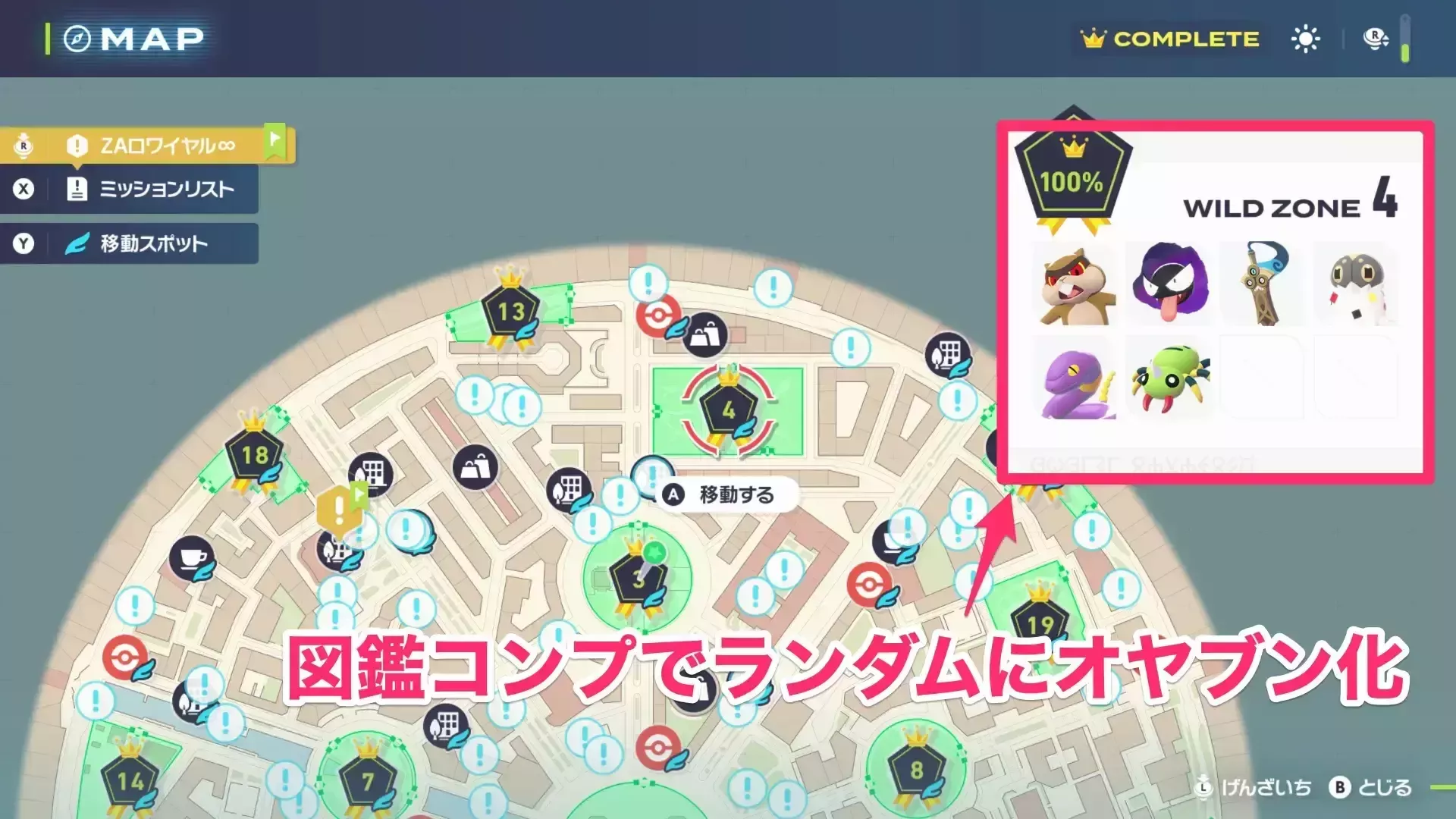Select the sun weather icon at top right
This screenshot has width=1456, height=819.
point(1305,38)
